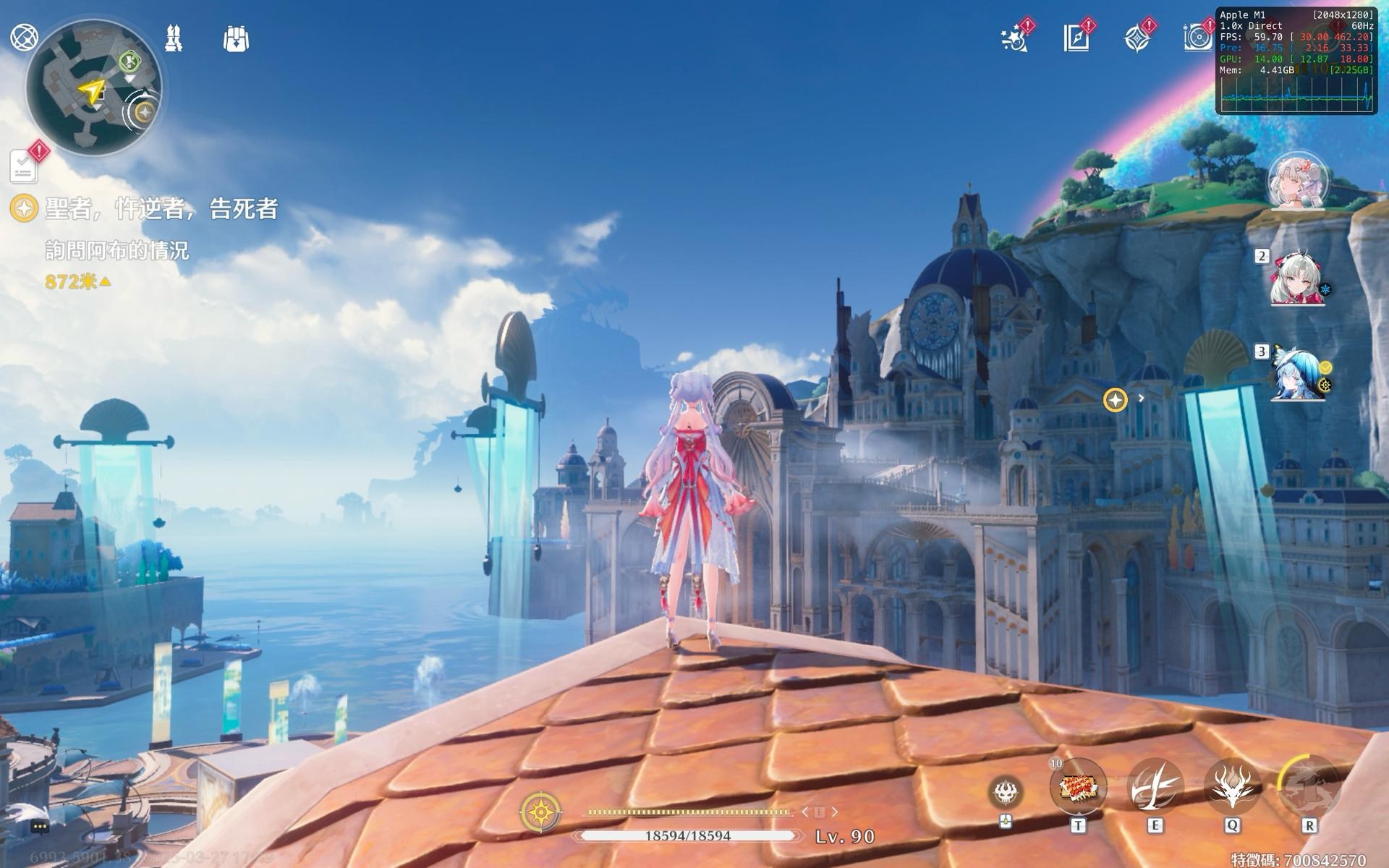Activate the claw-slash resonance skill
Screen dimensions: 1389x868
(1155, 786)
